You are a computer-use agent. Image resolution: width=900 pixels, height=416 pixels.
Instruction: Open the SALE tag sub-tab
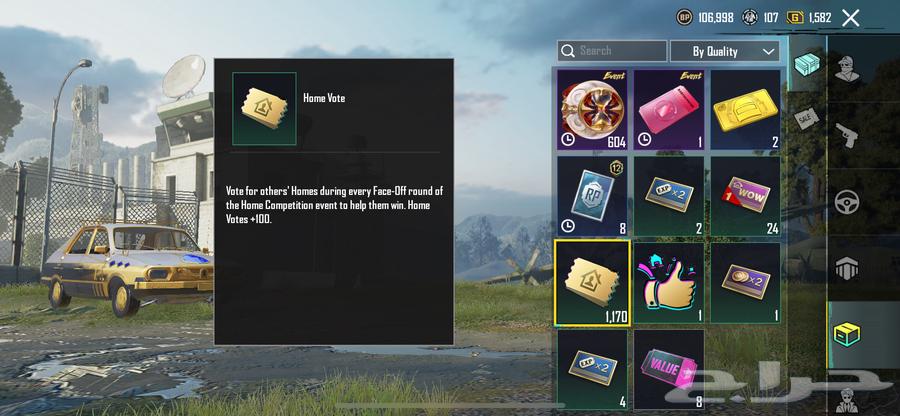pyautogui.click(x=804, y=118)
